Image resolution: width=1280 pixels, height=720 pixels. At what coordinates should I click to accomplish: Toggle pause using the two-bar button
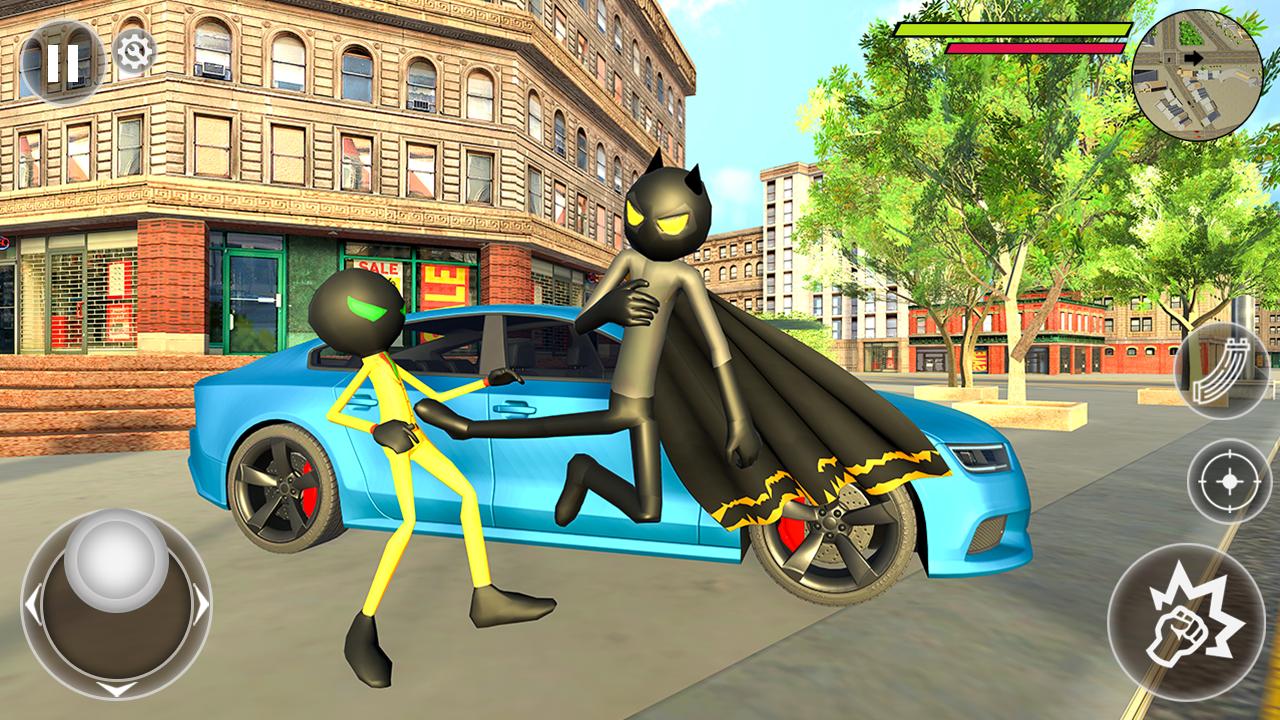(x=63, y=57)
